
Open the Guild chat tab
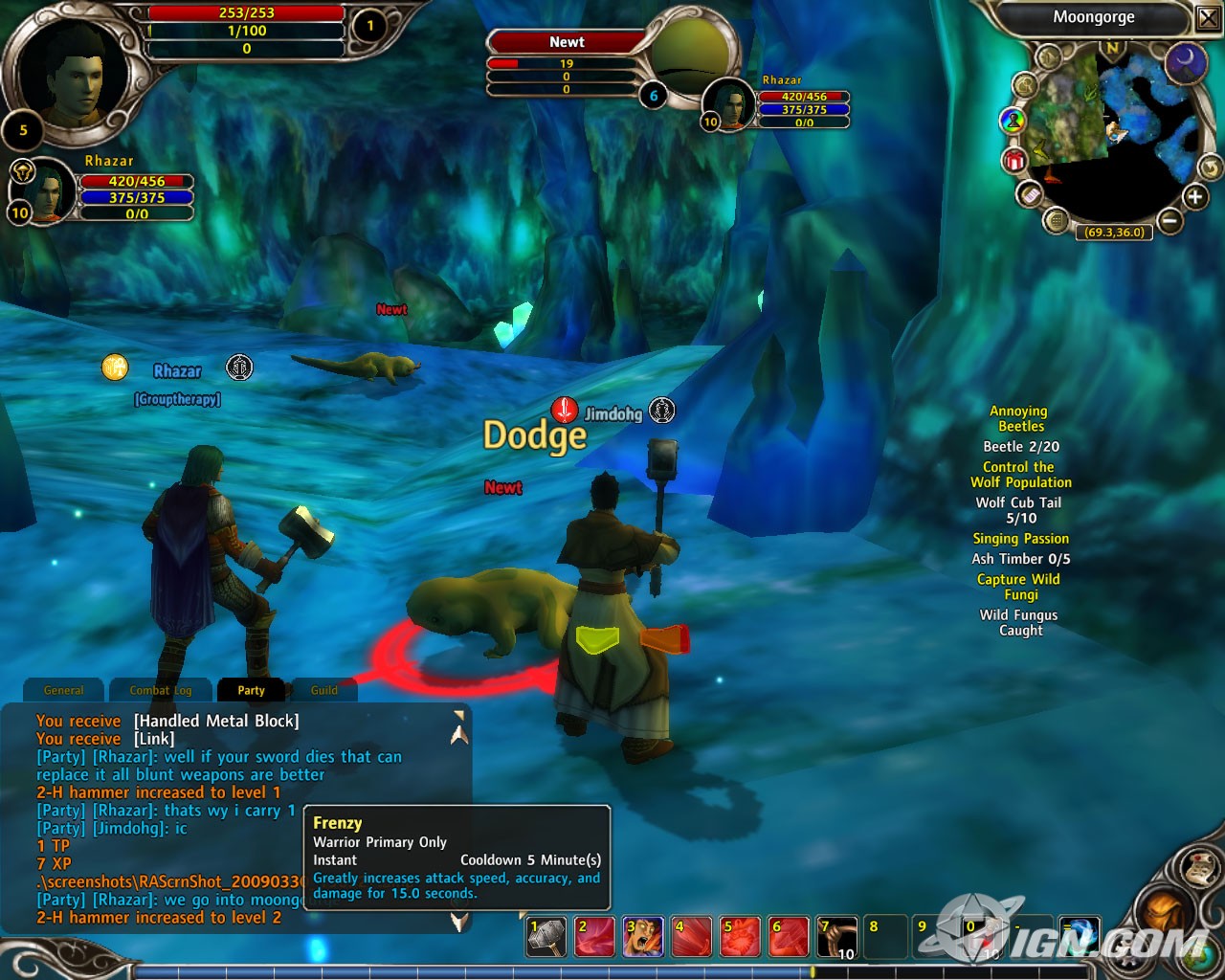coord(324,690)
